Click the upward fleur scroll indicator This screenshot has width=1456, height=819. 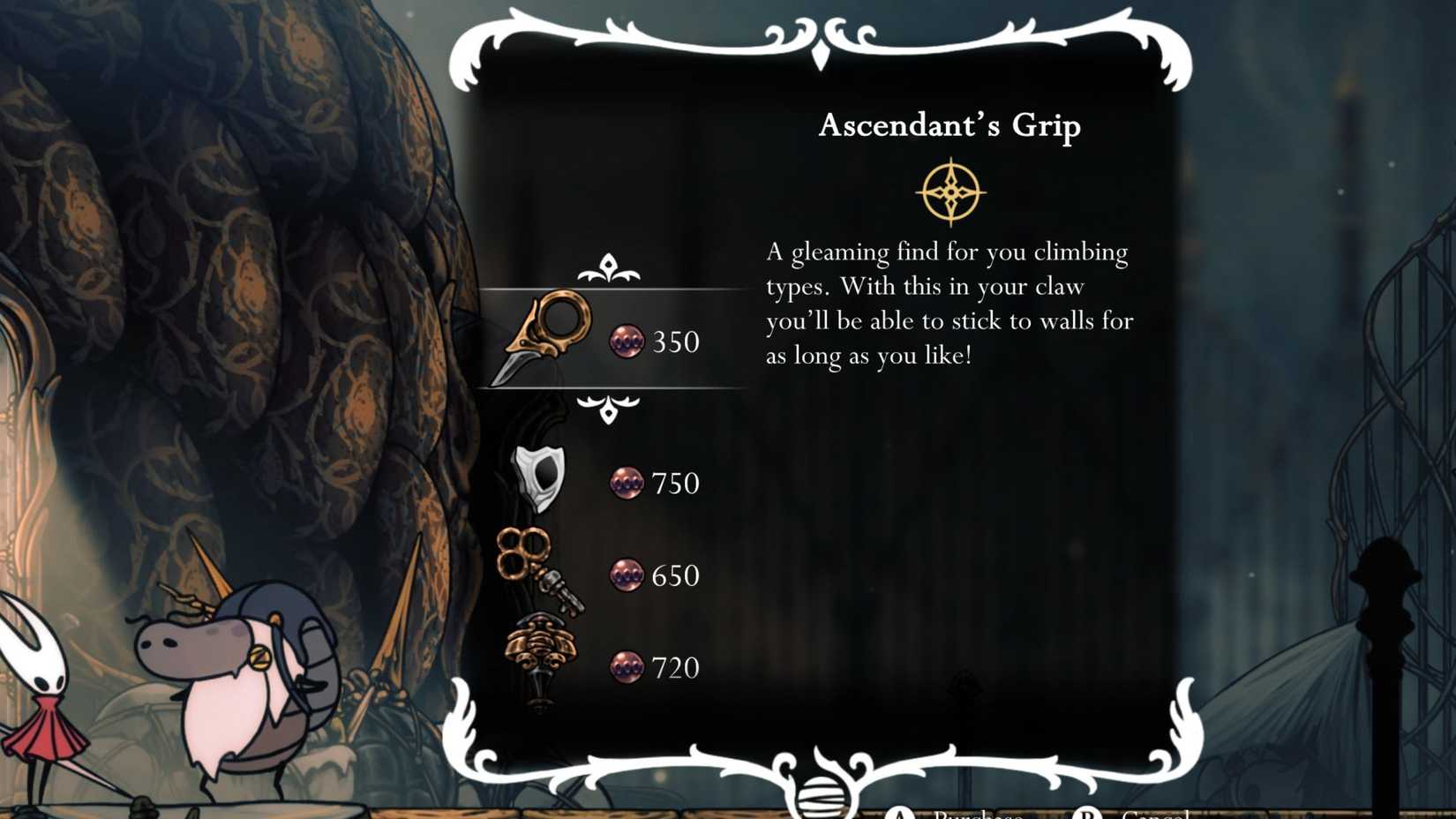point(609,265)
